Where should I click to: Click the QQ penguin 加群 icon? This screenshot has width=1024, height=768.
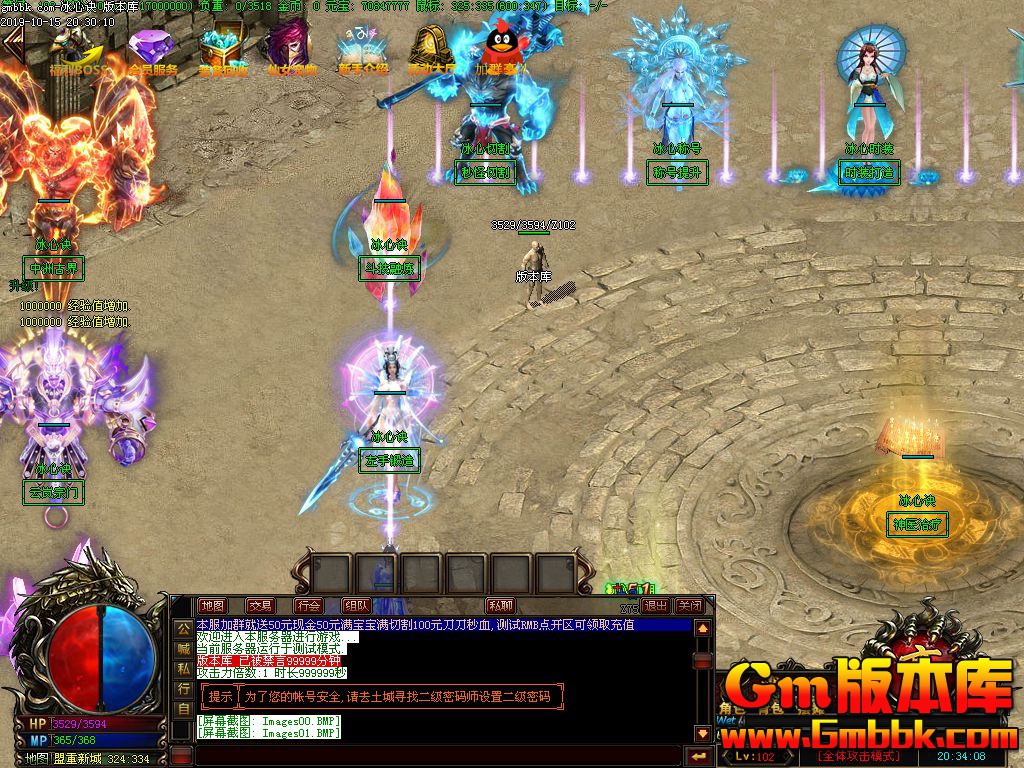pos(500,50)
